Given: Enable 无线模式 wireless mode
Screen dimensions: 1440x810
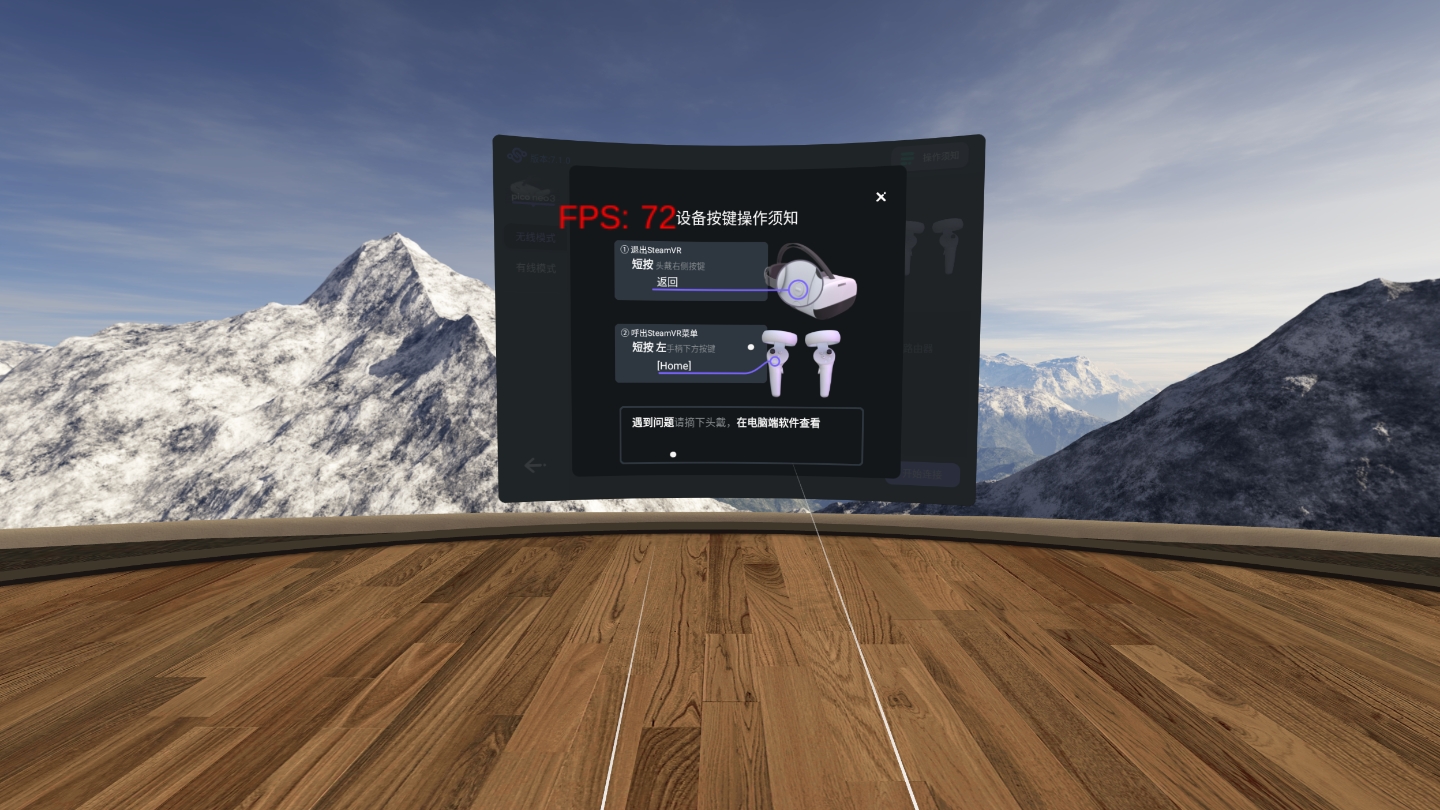Looking at the screenshot, I should point(536,237).
